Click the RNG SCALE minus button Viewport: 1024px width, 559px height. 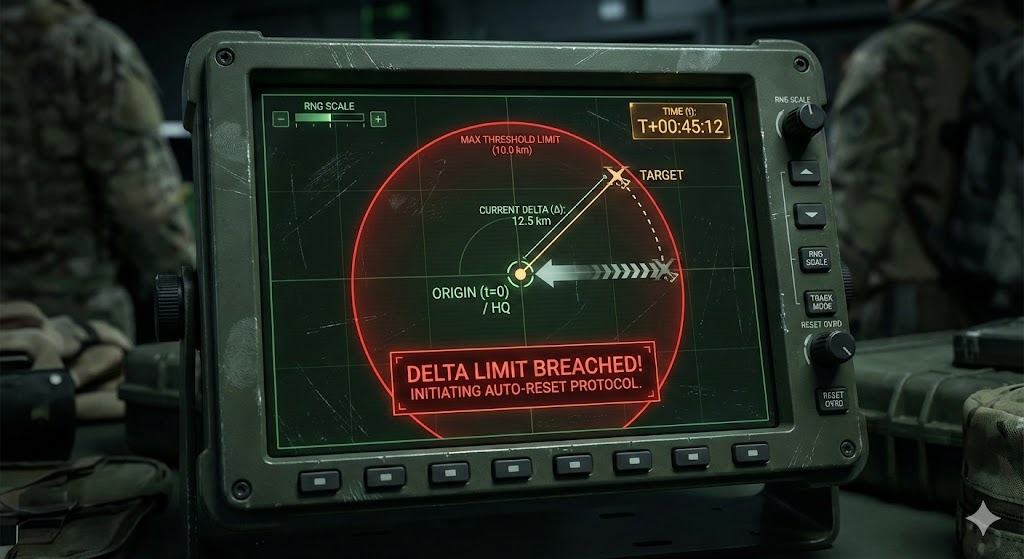(x=282, y=119)
